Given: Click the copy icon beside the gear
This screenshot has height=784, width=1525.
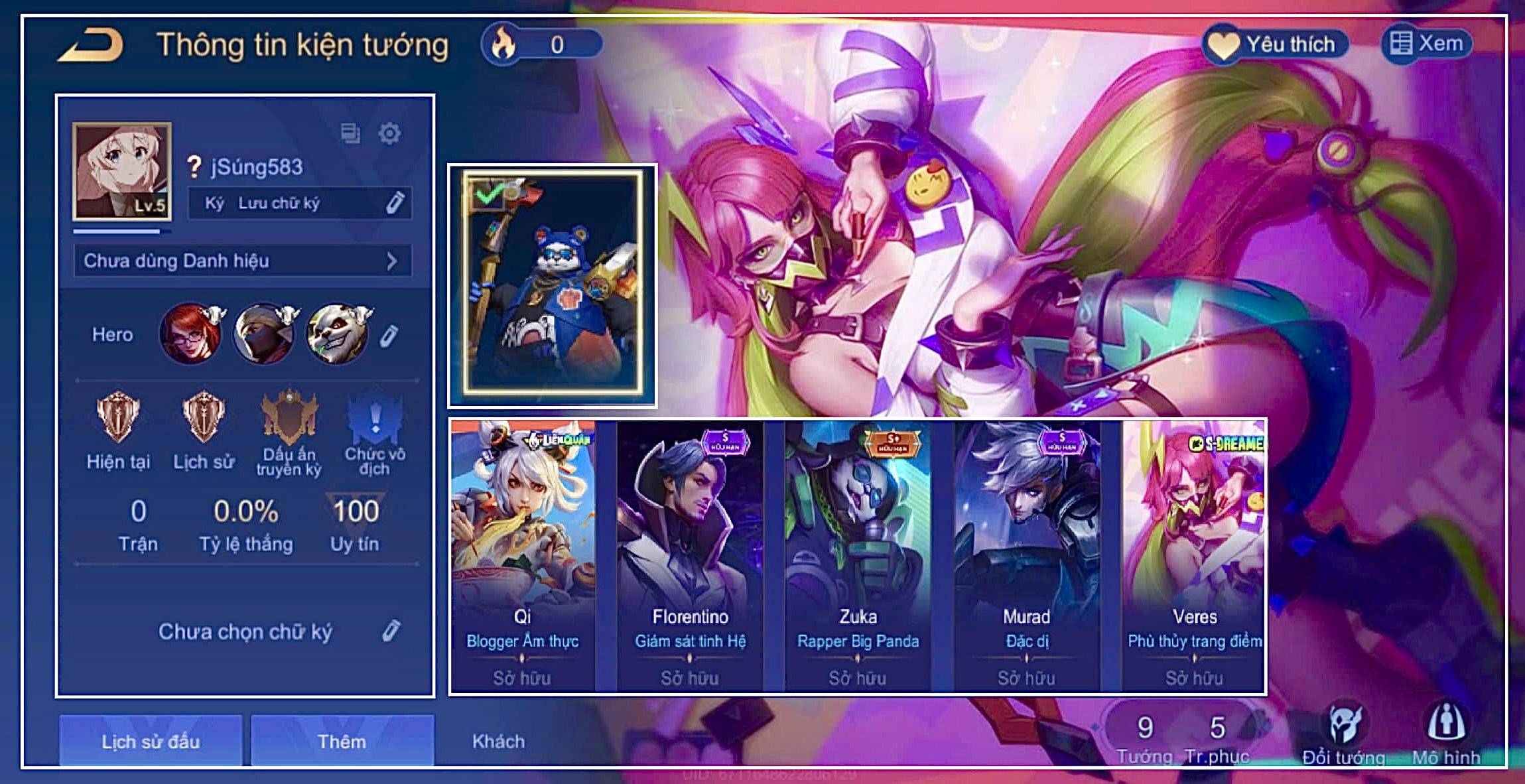Looking at the screenshot, I should (x=350, y=133).
